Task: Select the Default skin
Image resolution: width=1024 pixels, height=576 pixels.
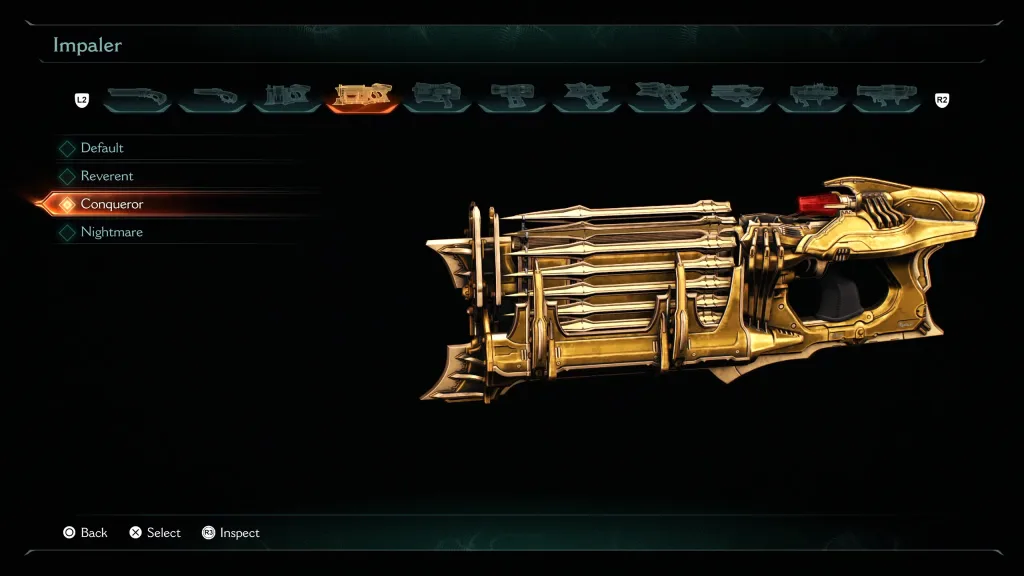Action: click(x=102, y=148)
